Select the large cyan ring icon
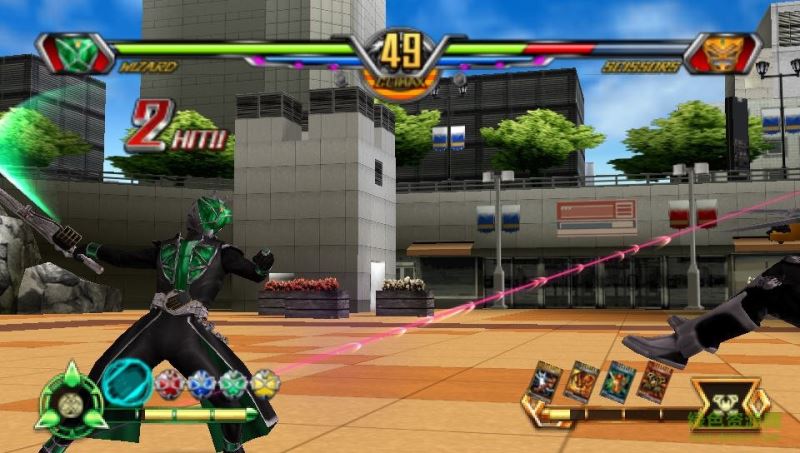 pos(127,381)
